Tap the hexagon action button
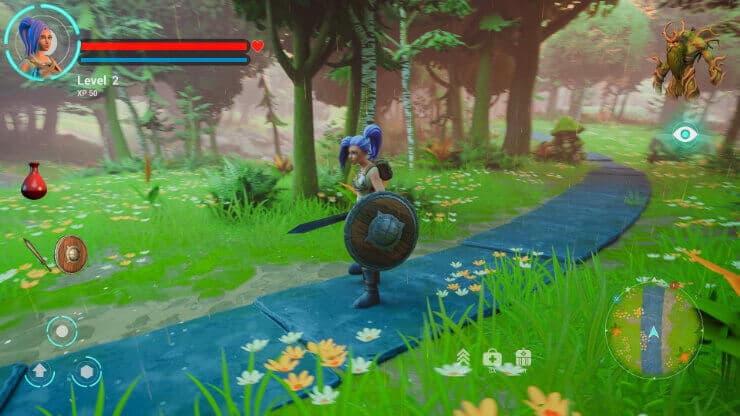Image resolution: width=740 pixels, height=416 pixels. coord(86,372)
